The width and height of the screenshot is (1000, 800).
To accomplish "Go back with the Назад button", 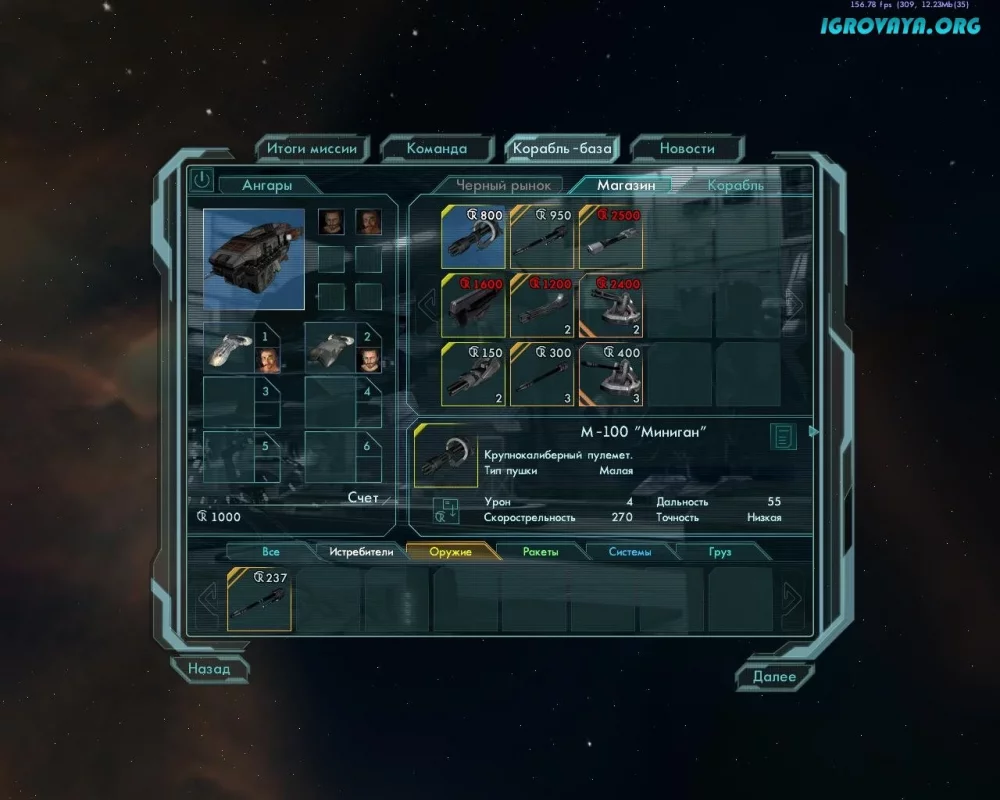I will point(209,669).
